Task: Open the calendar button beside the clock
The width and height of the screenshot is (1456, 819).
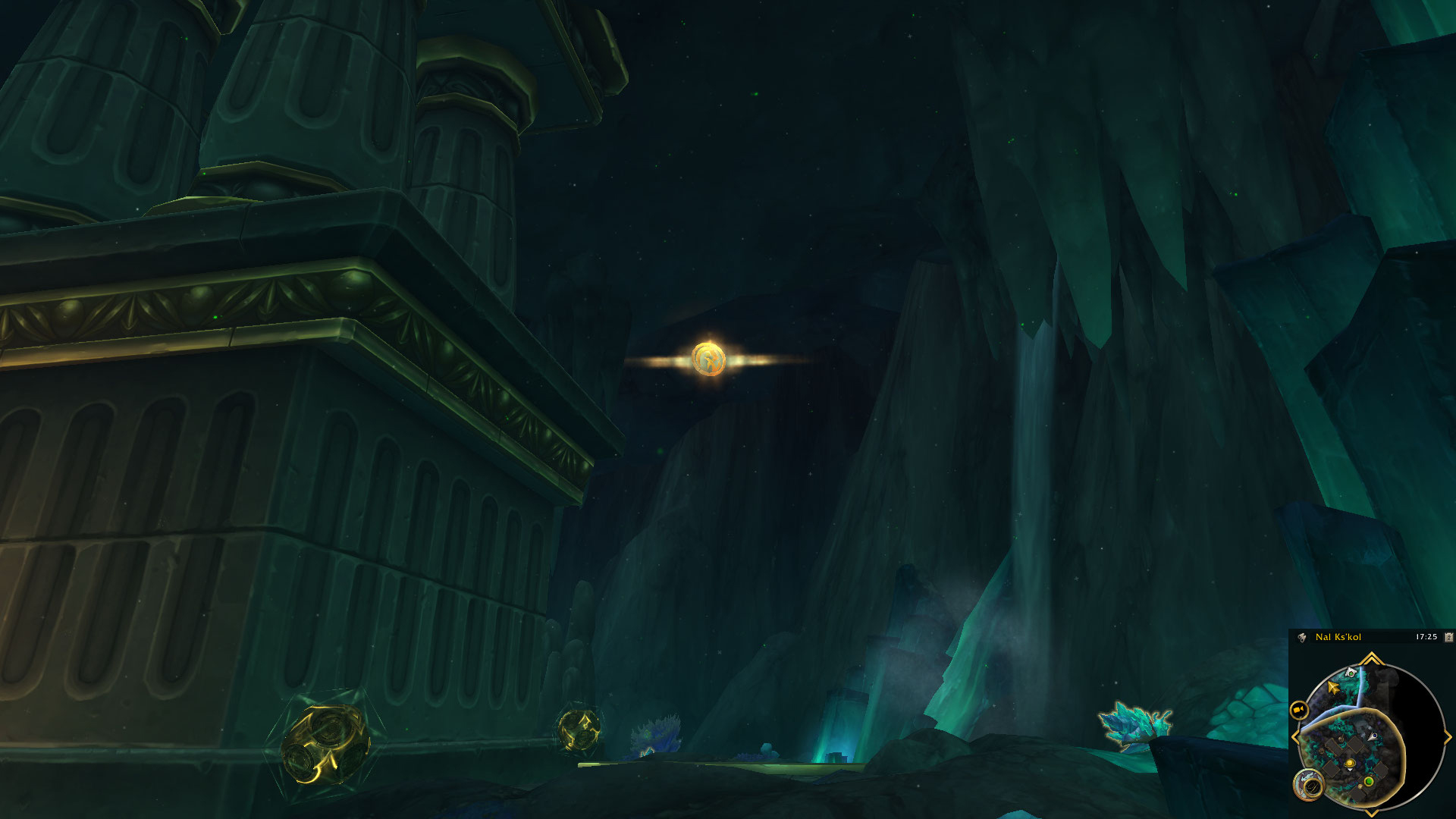Action: (1448, 637)
